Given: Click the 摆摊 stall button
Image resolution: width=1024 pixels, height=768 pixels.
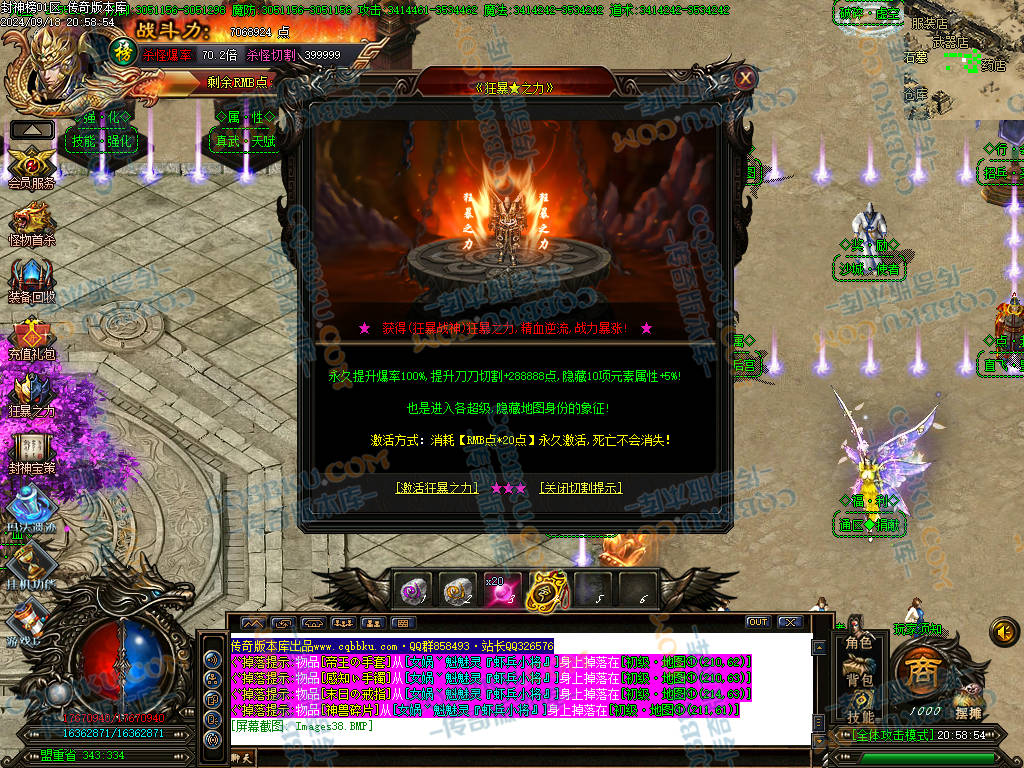Looking at the screenshot, I should point(968,713).
